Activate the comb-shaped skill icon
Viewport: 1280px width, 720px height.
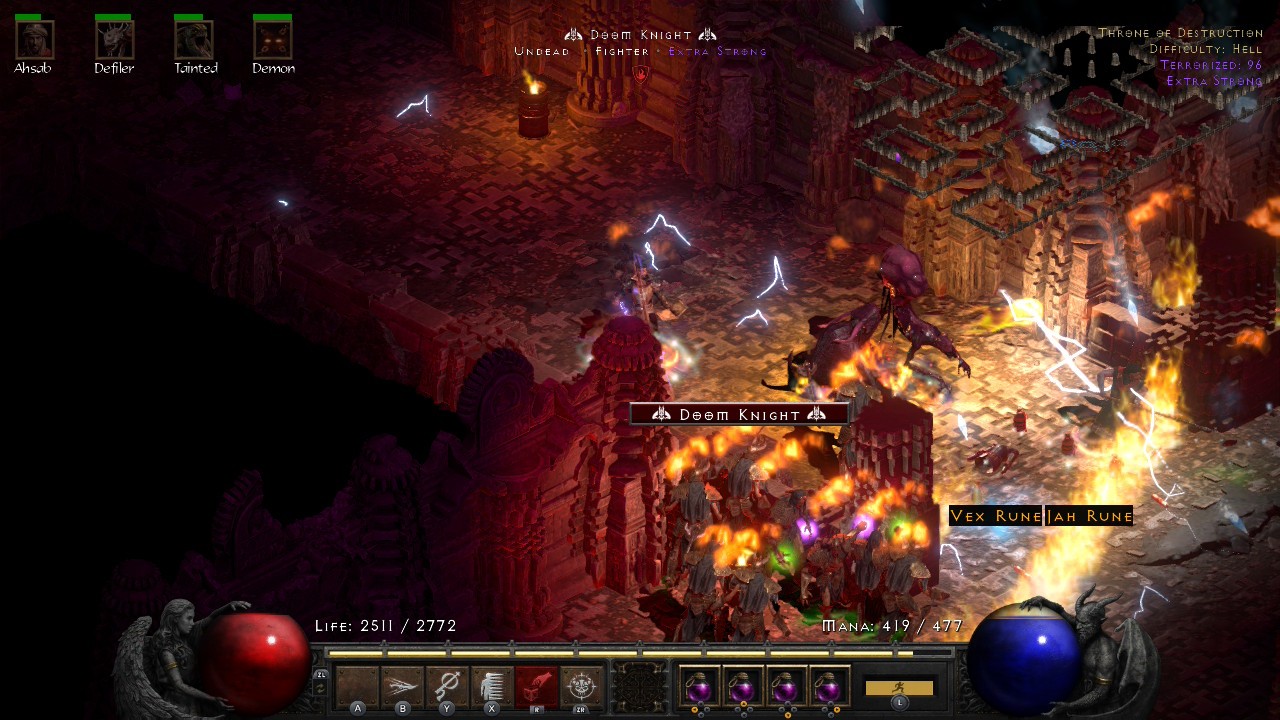[x=492, y=686]
